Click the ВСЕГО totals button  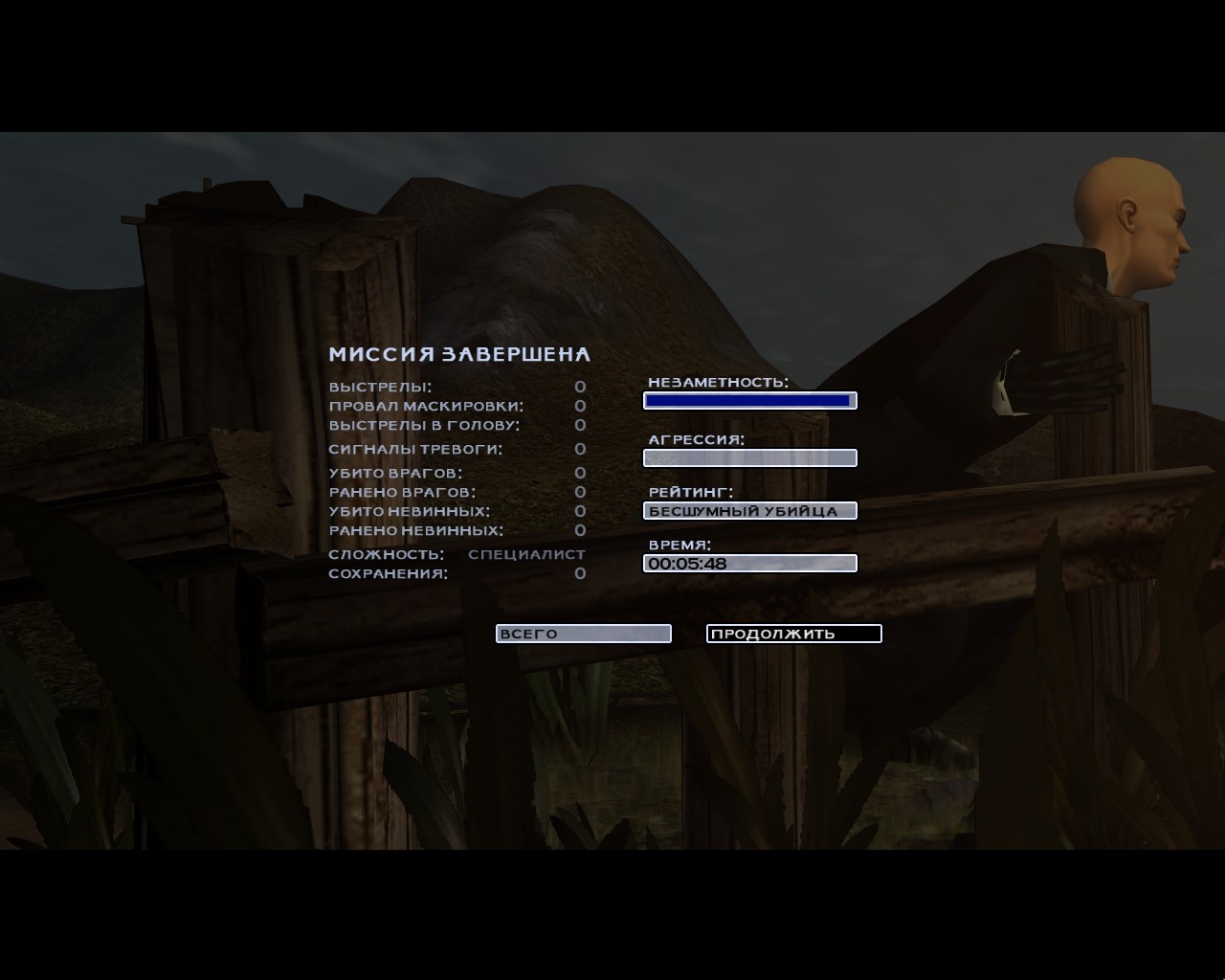[583, 633]
